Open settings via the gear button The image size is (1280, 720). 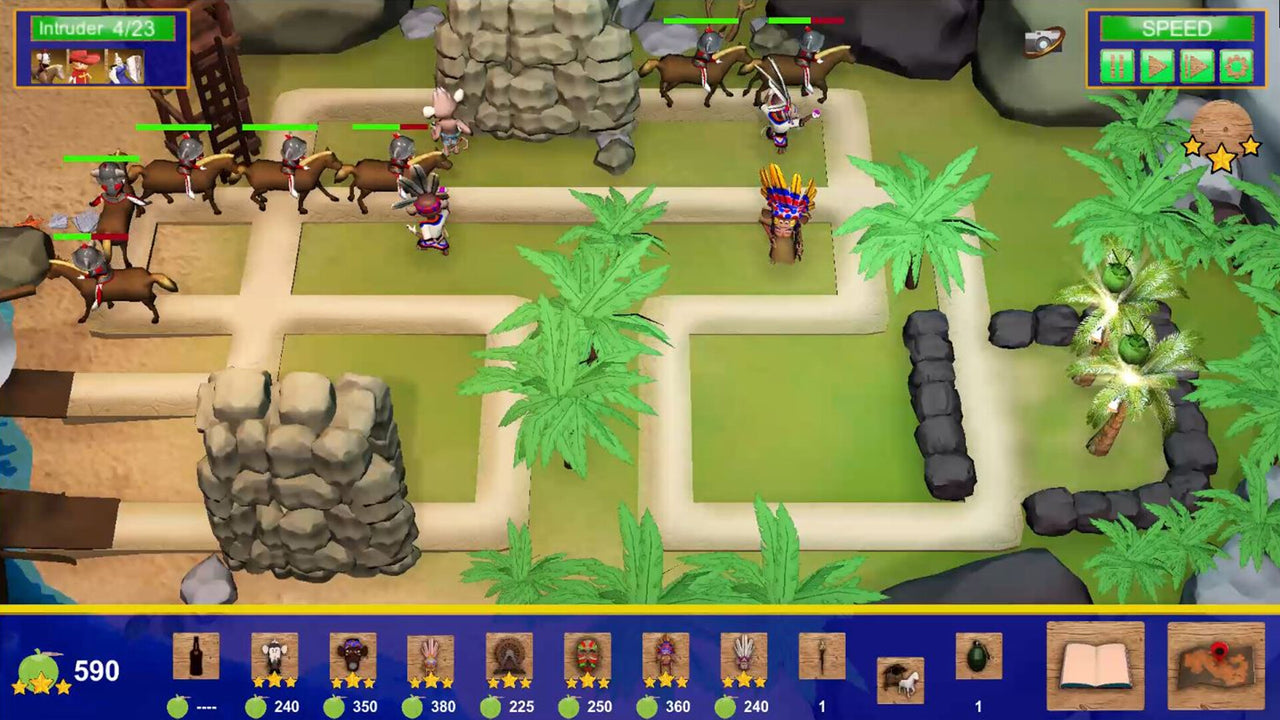[x=1237, y=65]
